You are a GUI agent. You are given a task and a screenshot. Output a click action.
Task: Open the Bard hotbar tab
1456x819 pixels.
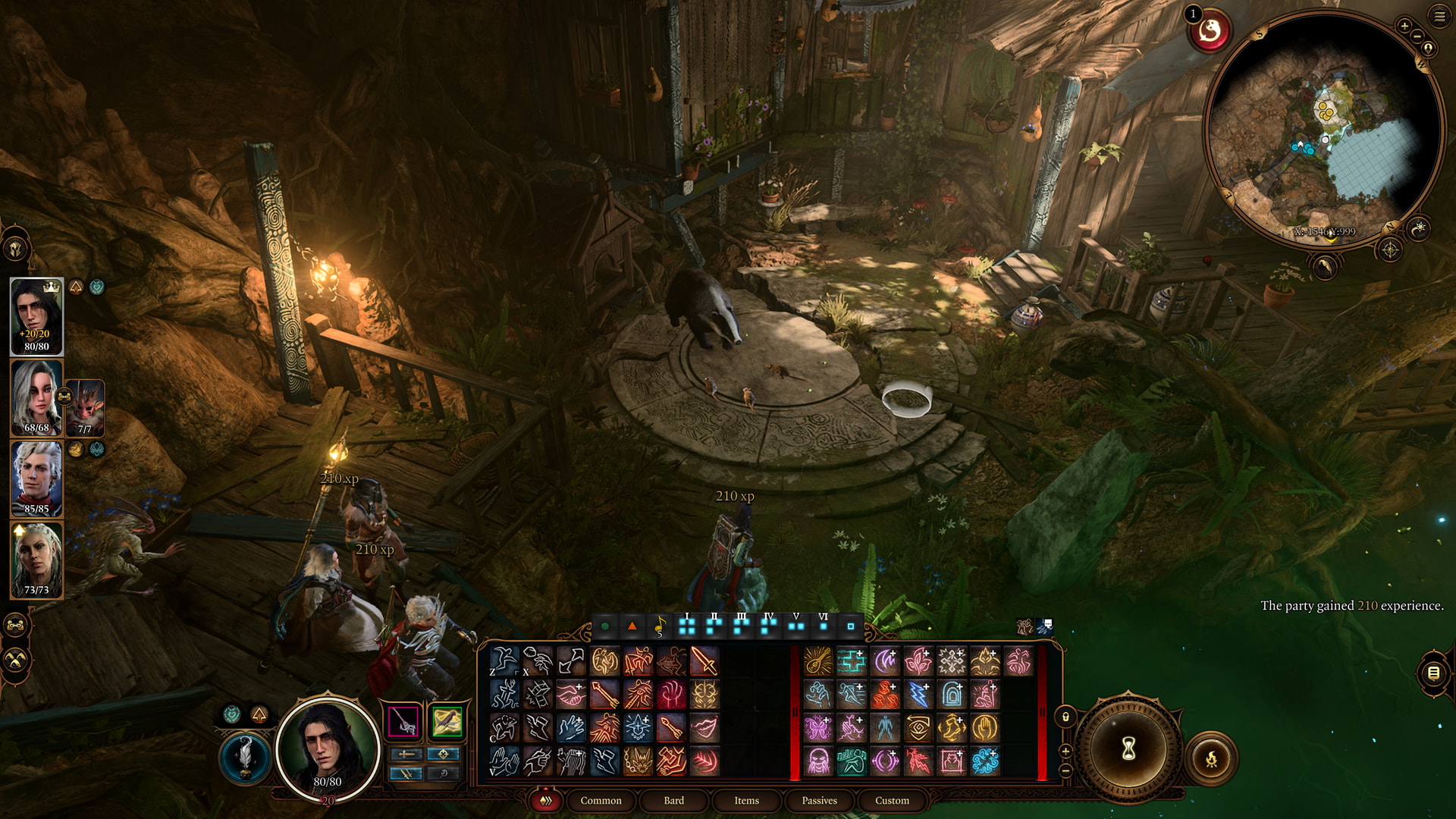pyautogui.click(x=673, y=800)
